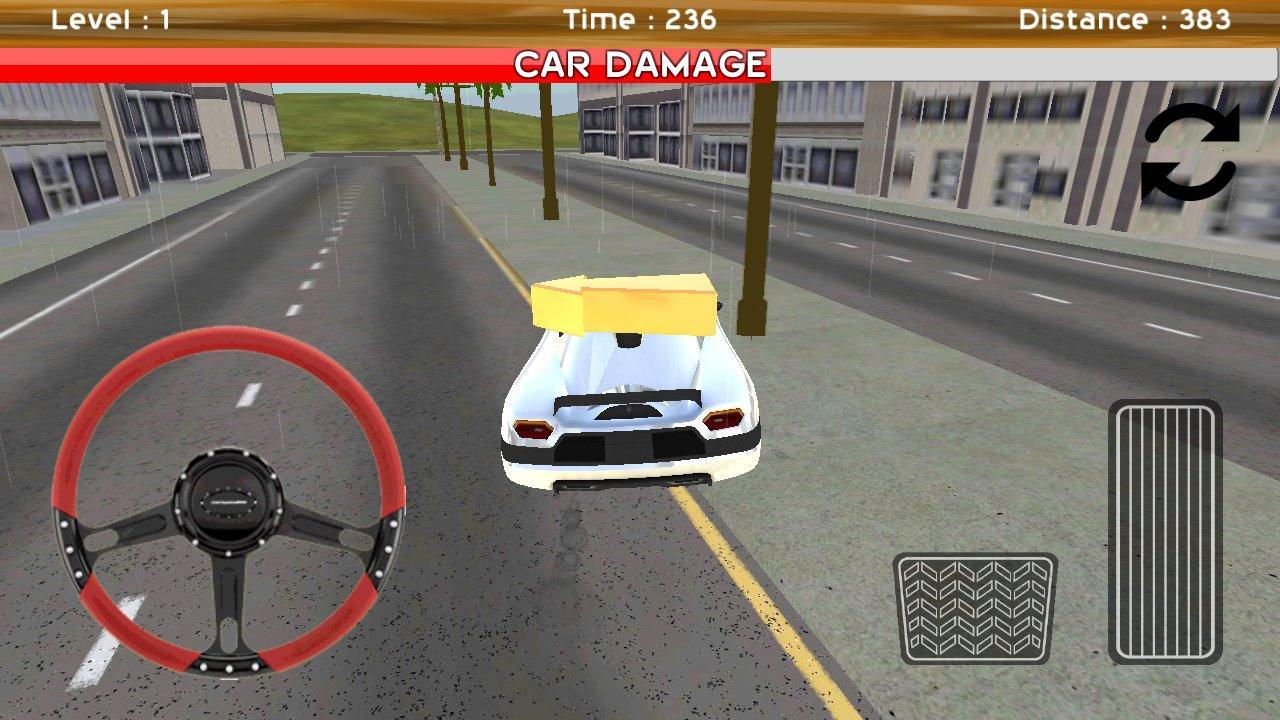
Task: Tap the Time display to expand it
Action: point(640,17)
